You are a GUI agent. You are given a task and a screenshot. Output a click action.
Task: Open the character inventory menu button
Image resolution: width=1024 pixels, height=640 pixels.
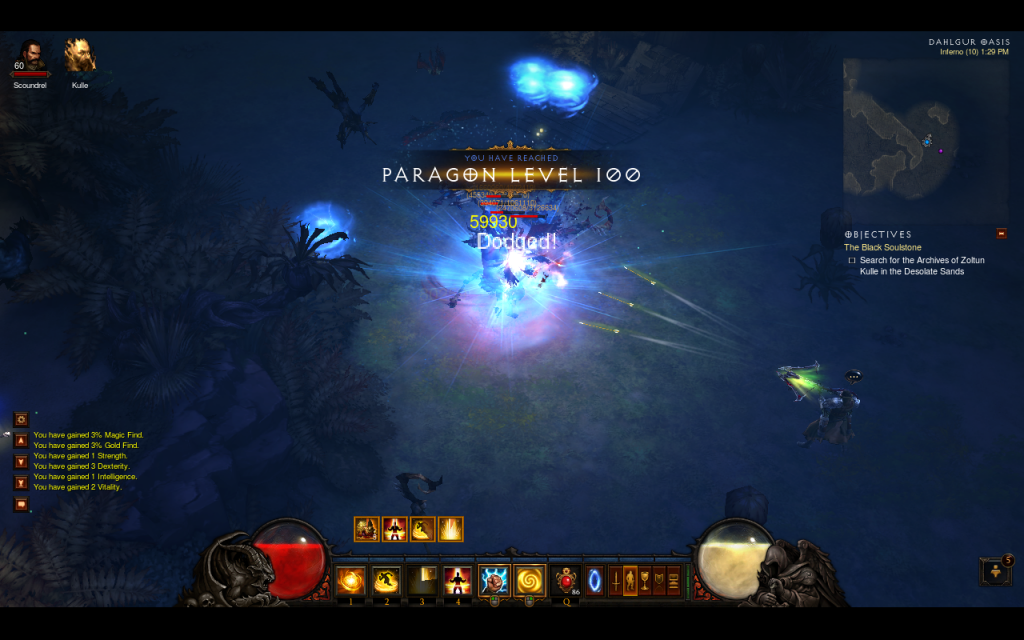pos(630,580)
